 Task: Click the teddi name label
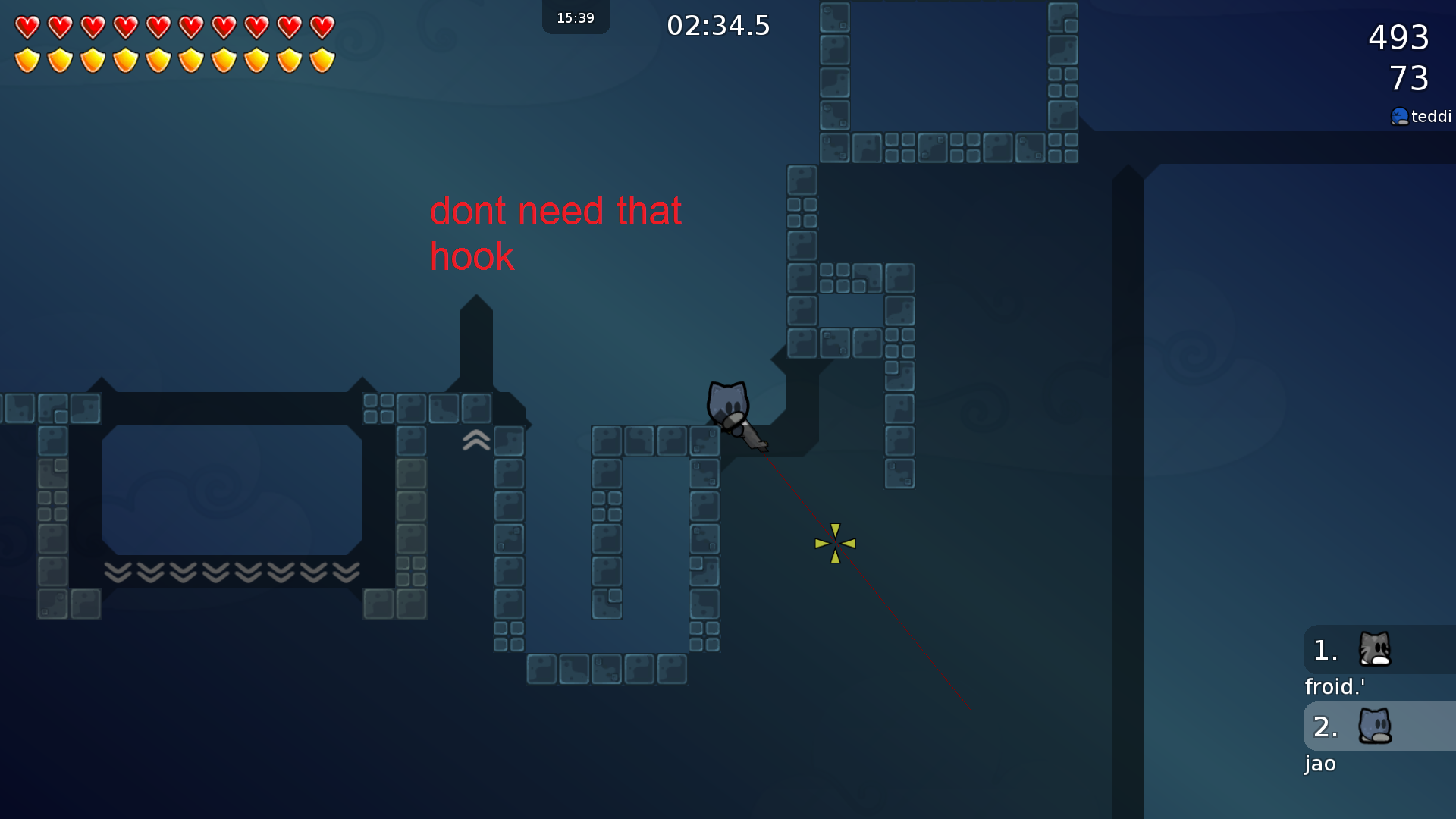(1430, 116)
